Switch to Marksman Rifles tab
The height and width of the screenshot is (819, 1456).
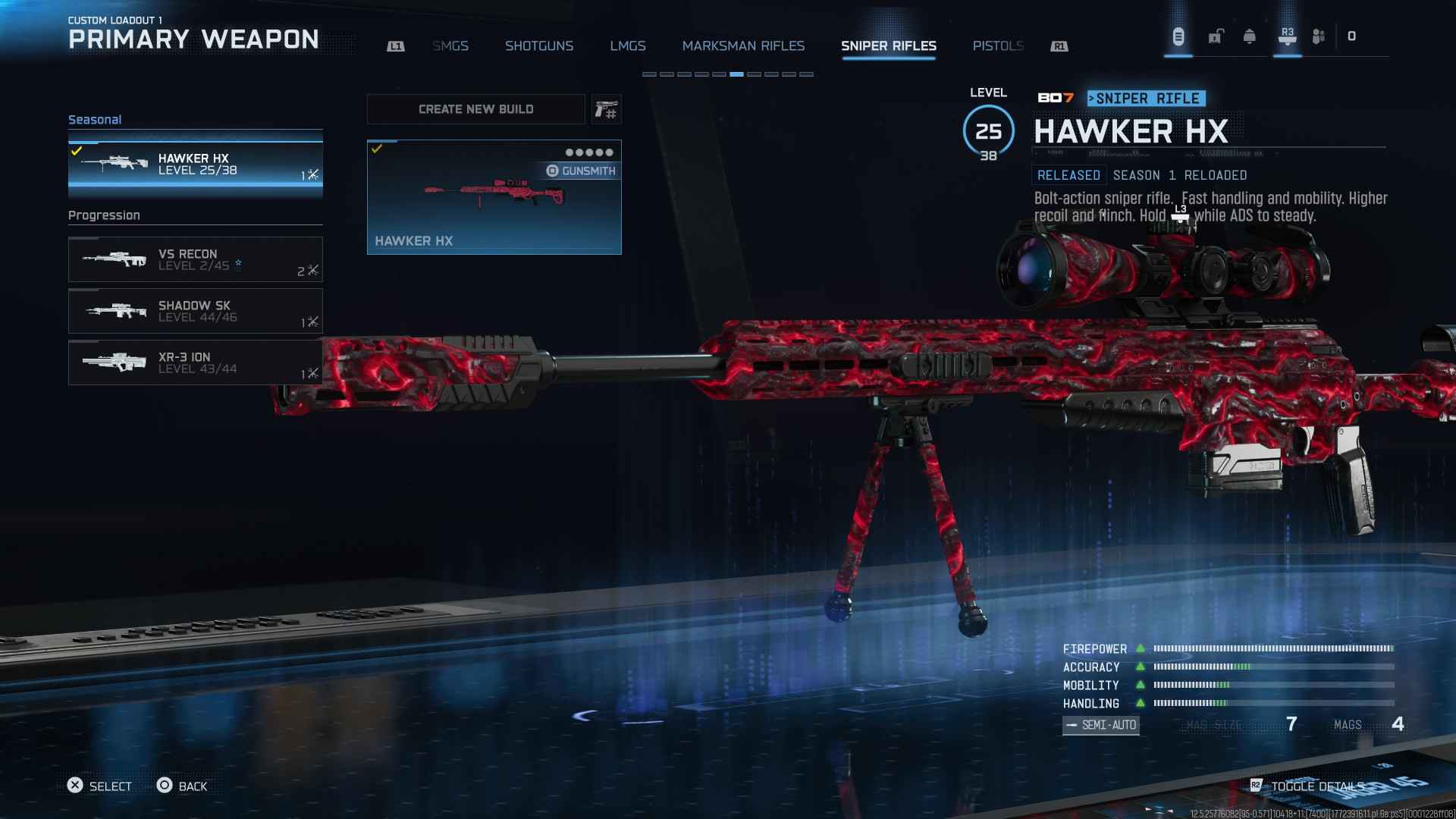(x=743, y=46)
